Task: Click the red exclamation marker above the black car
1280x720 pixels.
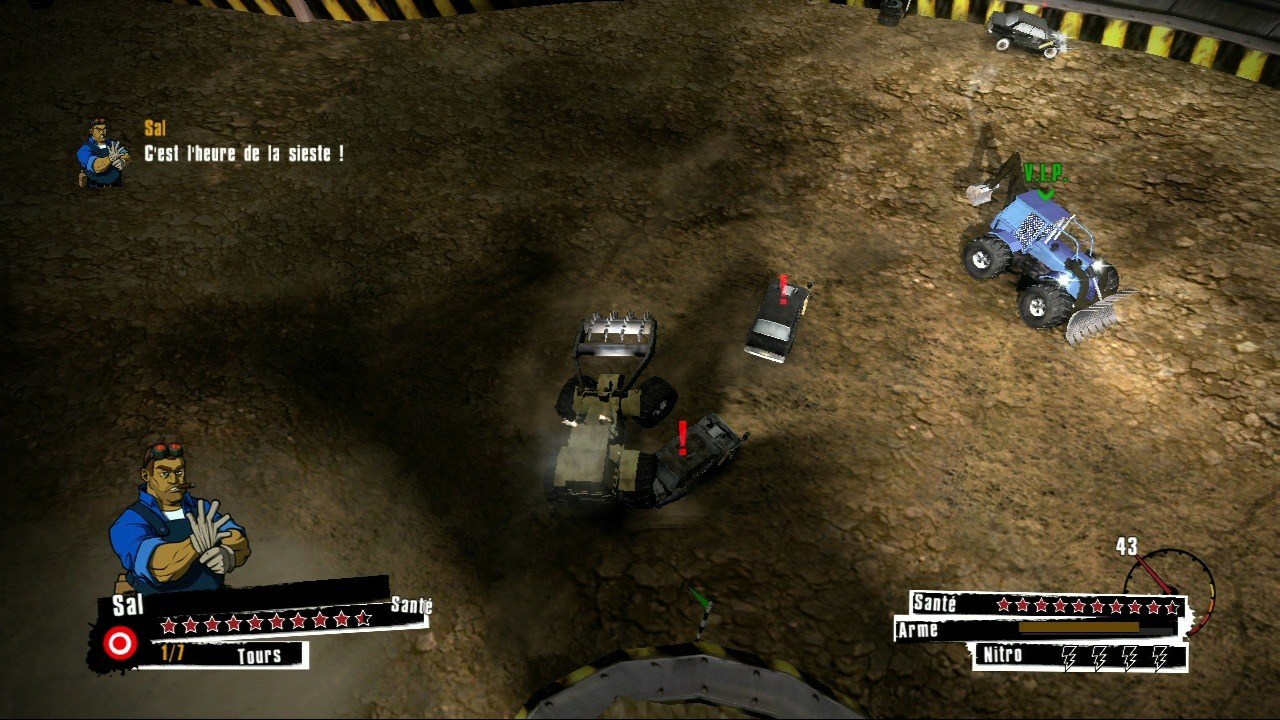Action: 781,290
